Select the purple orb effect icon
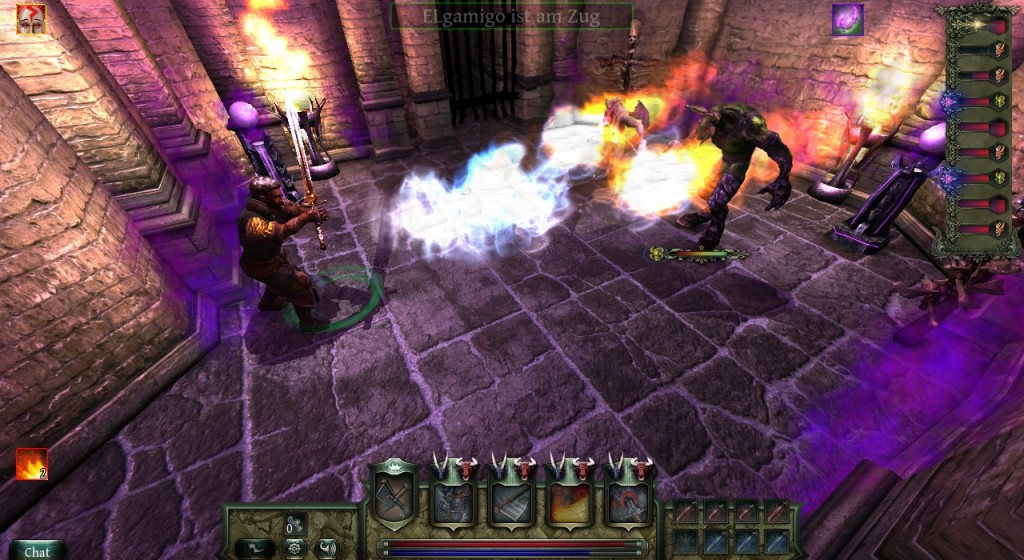The height and width of the screenshot is (560, 1024). pos(848,20)
